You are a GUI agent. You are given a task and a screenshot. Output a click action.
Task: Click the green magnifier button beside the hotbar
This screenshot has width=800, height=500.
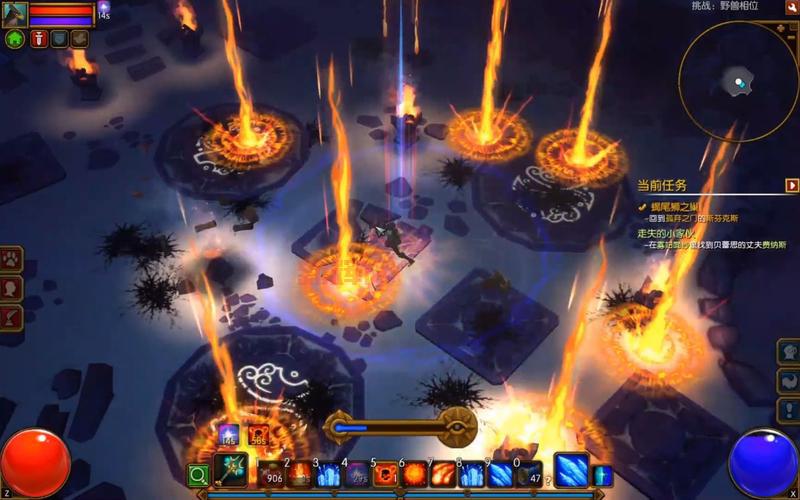click(199, 475)
